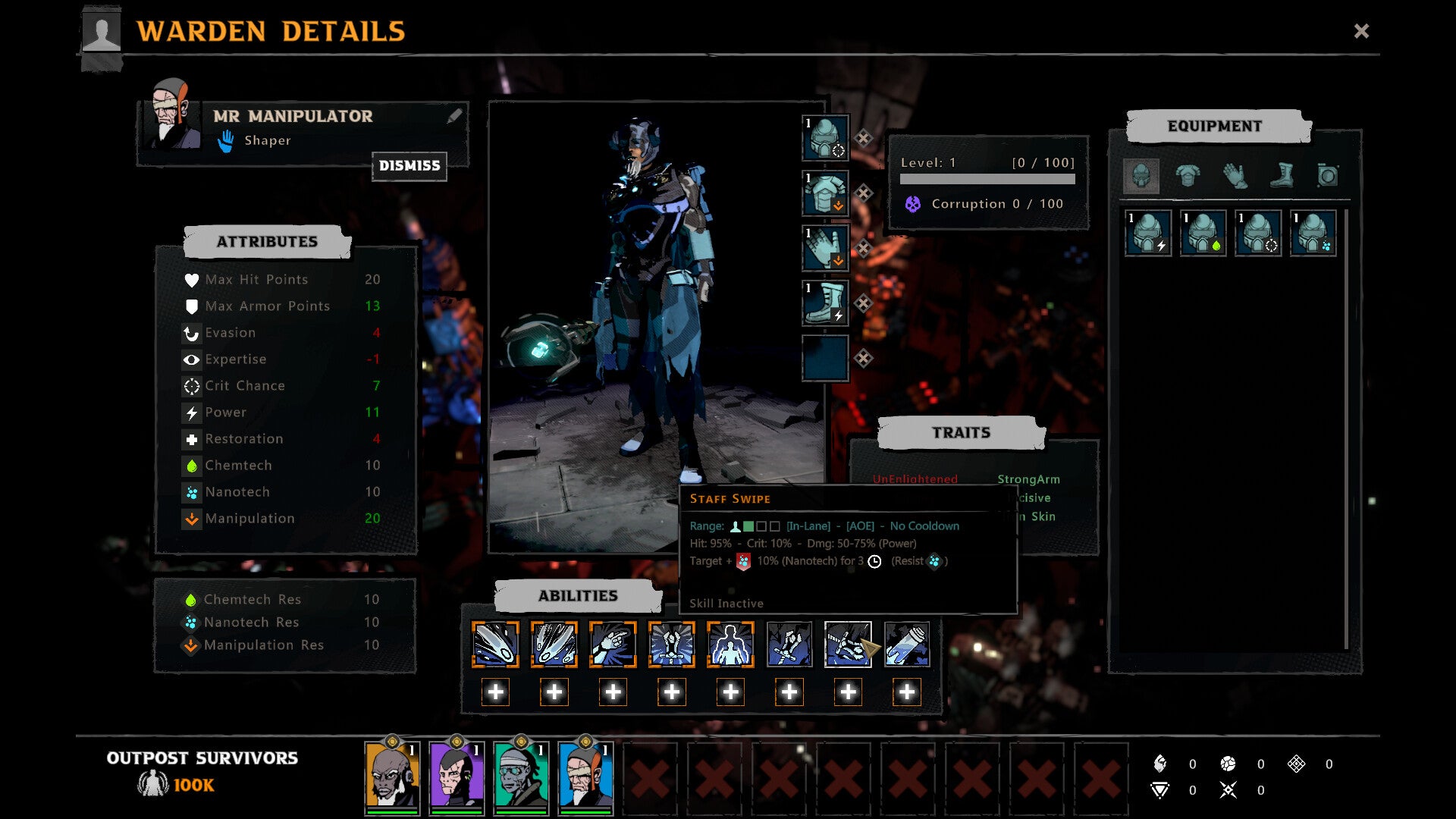Select the equipped boots slot

coord(825,303)
